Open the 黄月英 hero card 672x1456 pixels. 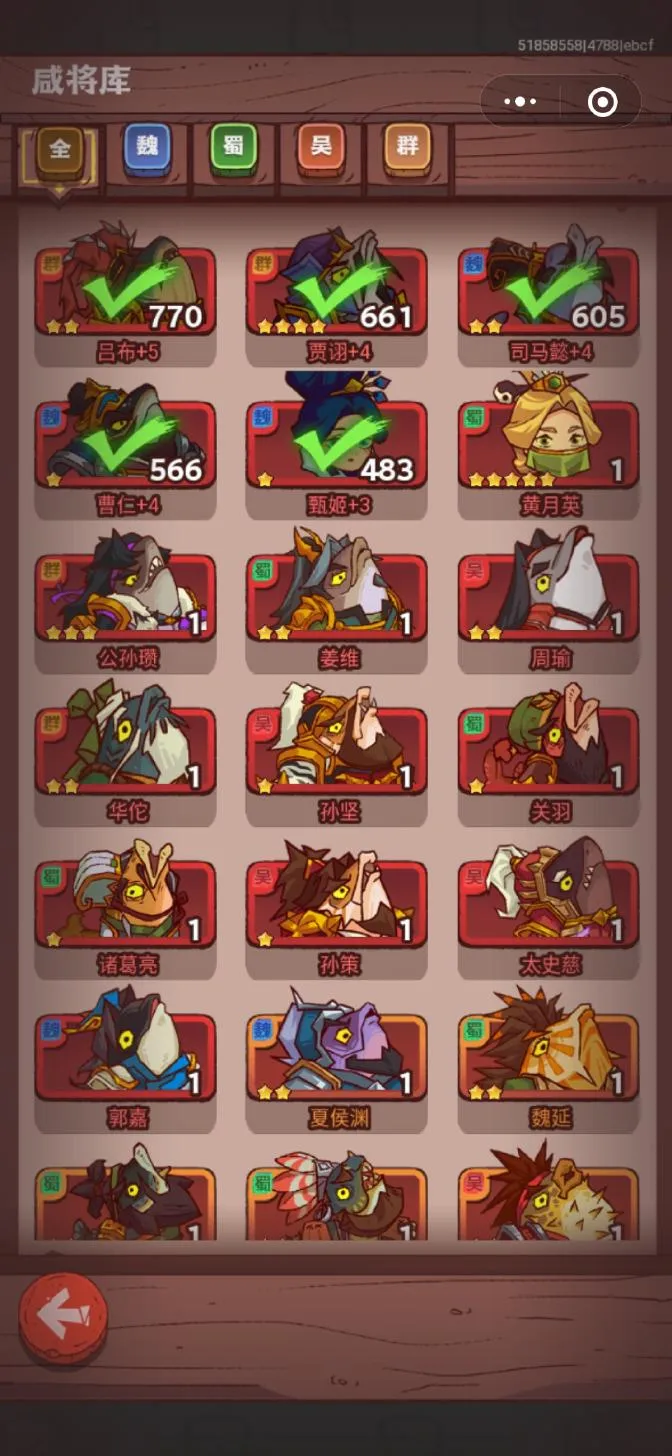click(549, 445)
